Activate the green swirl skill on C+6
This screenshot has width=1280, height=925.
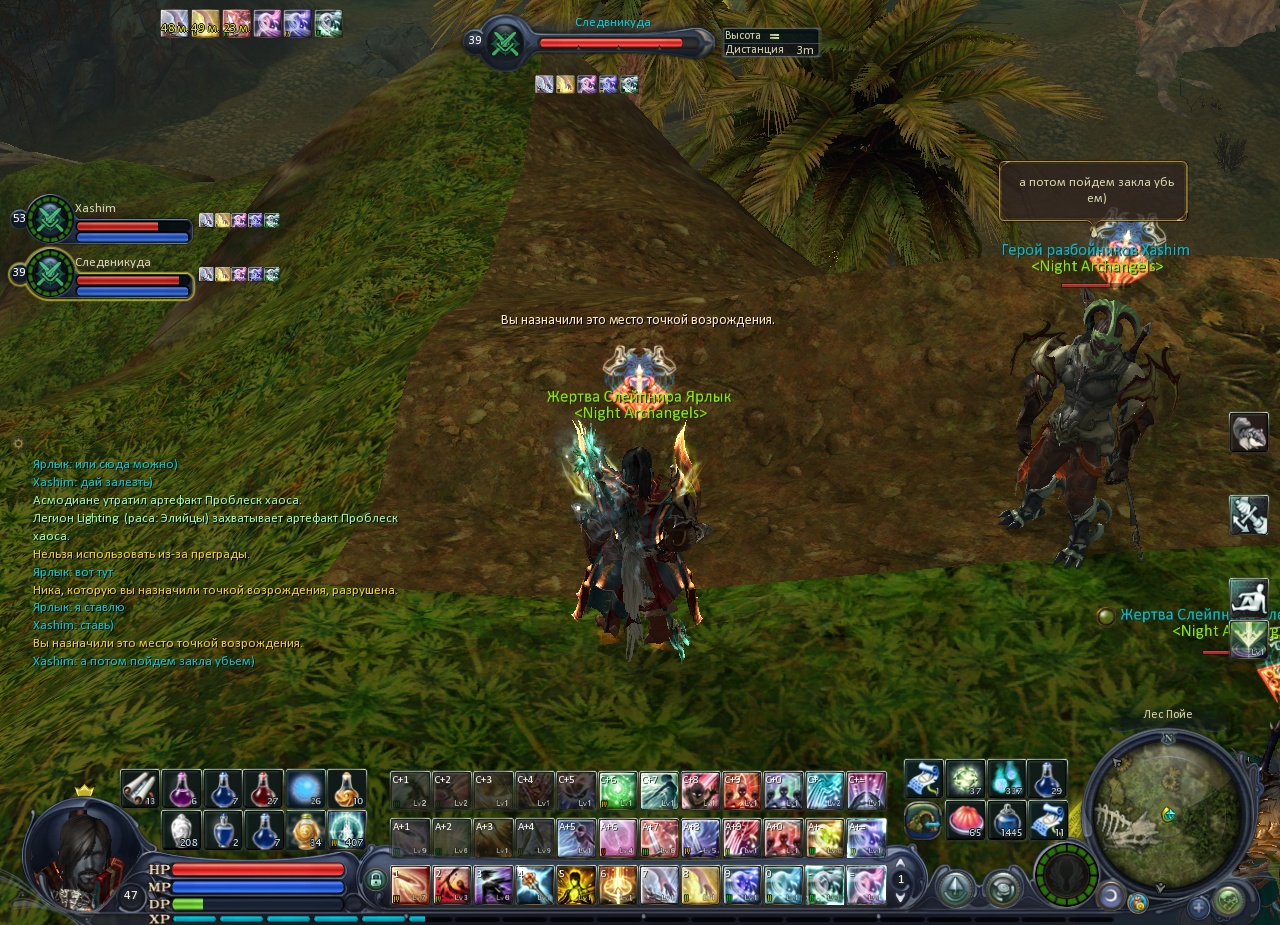(x=618, y=790)
